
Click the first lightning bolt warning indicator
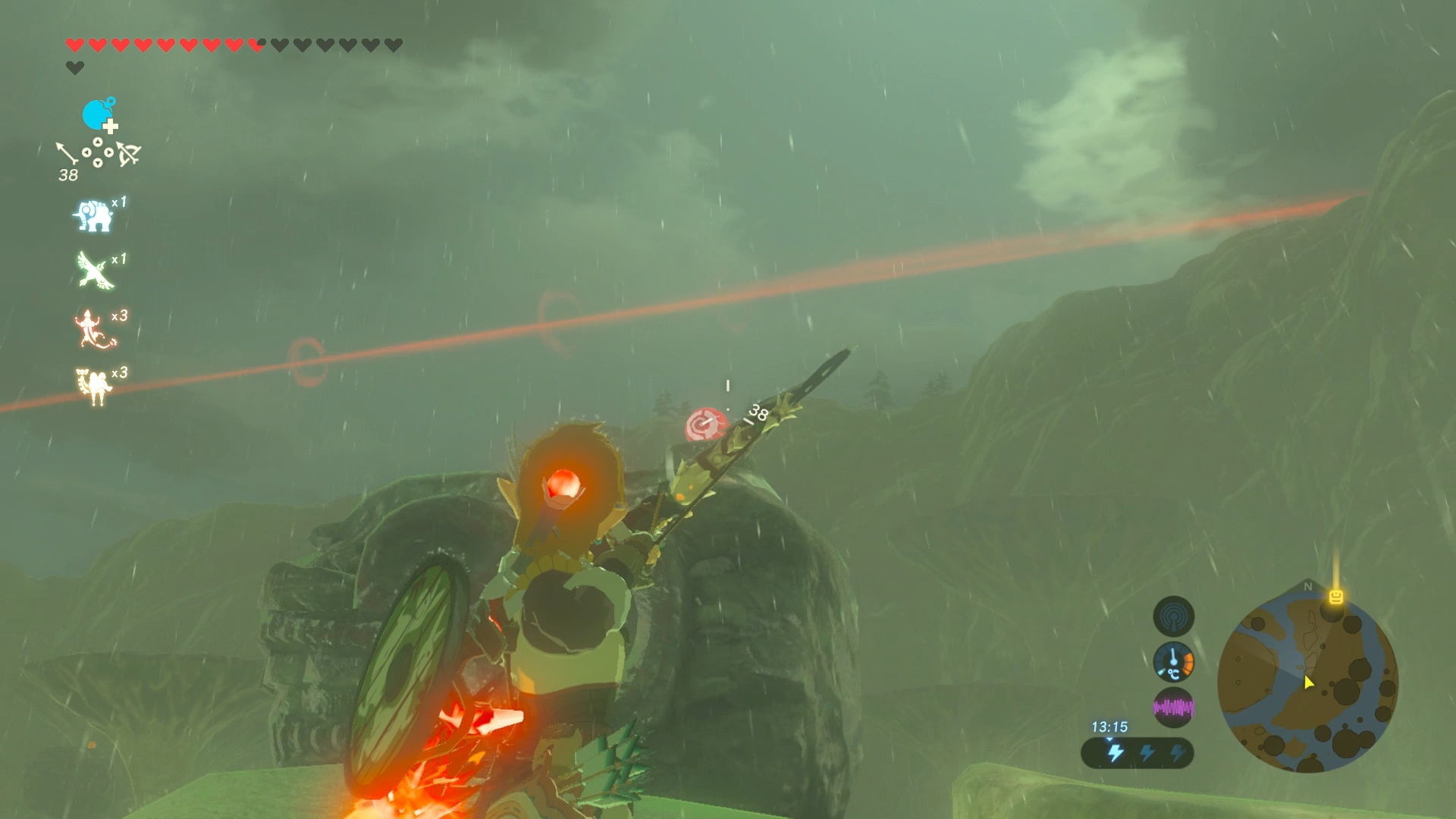[1115, 753]
